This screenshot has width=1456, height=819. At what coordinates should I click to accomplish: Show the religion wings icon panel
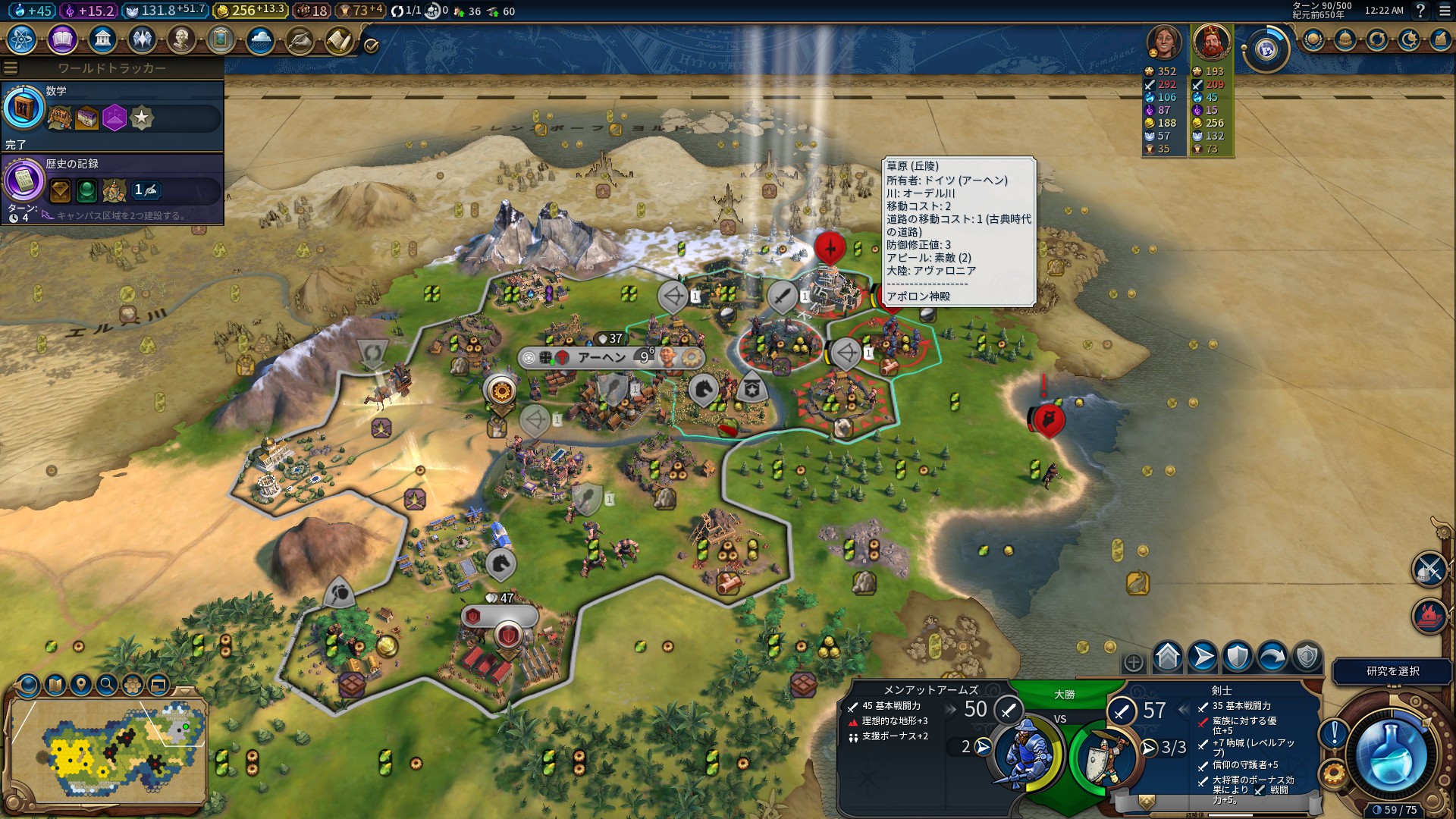click(x=142, y=39)
